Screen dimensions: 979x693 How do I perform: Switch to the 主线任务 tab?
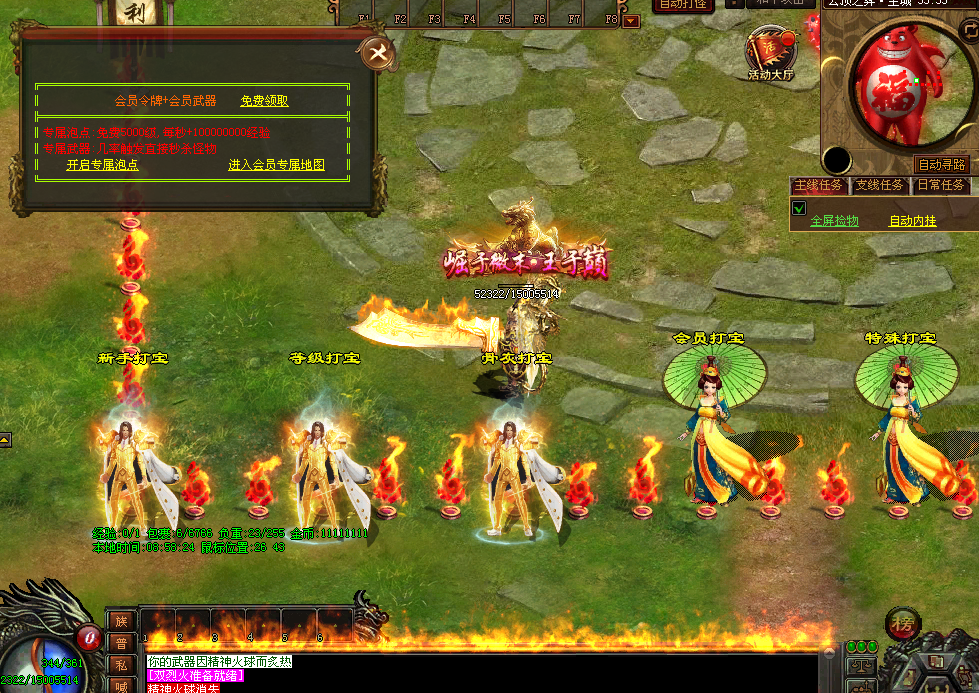tap(818, 185)
